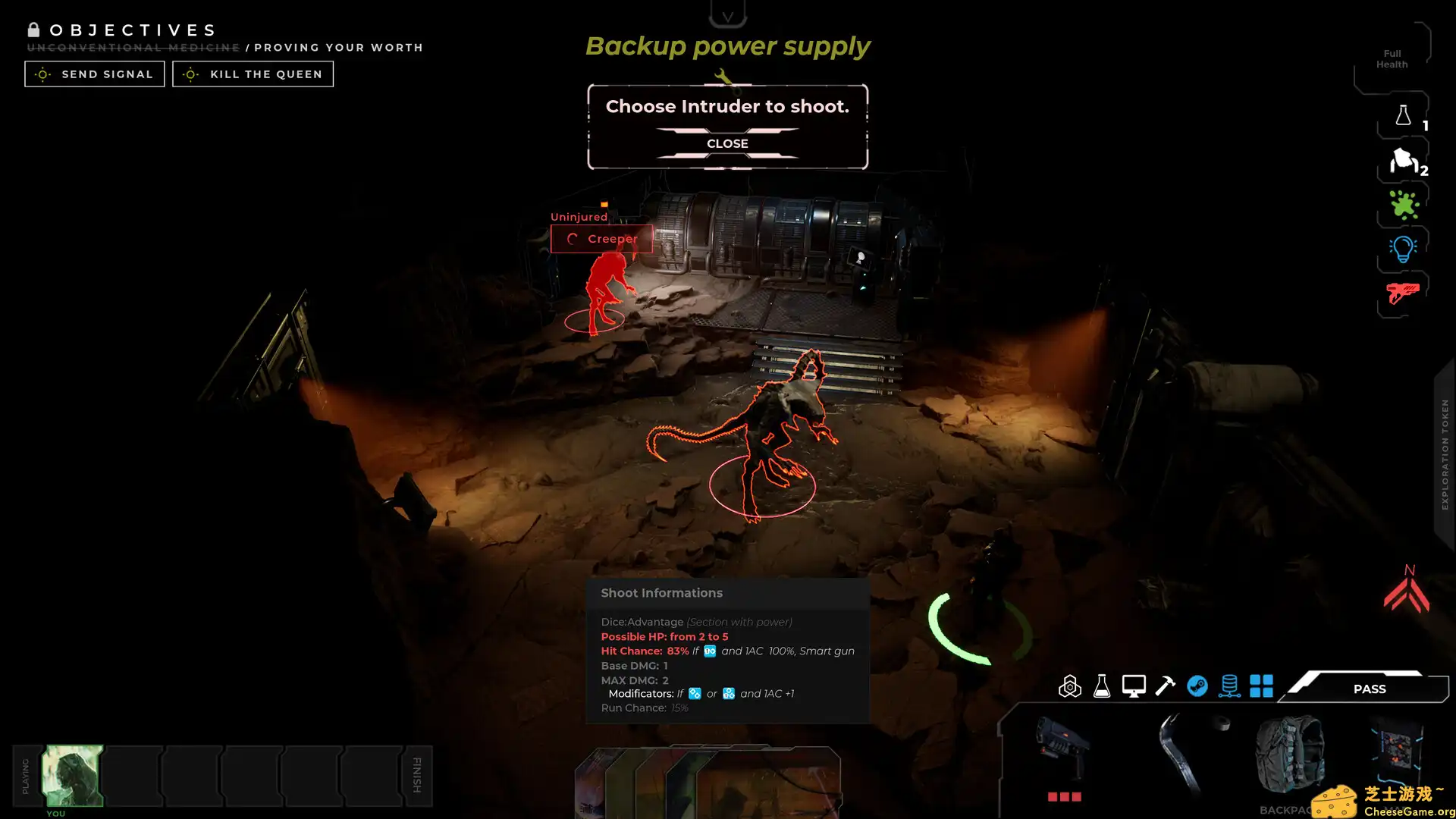Click the flask status icon on the right panel
Screen dimensions: 1456x819
(x=1403, y=116)
